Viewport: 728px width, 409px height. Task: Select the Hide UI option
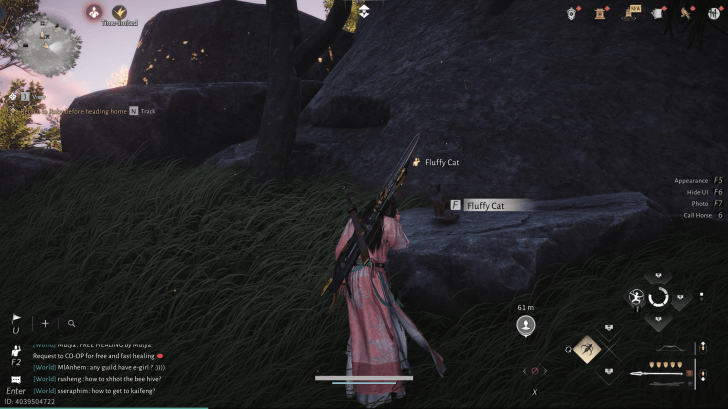704,192
